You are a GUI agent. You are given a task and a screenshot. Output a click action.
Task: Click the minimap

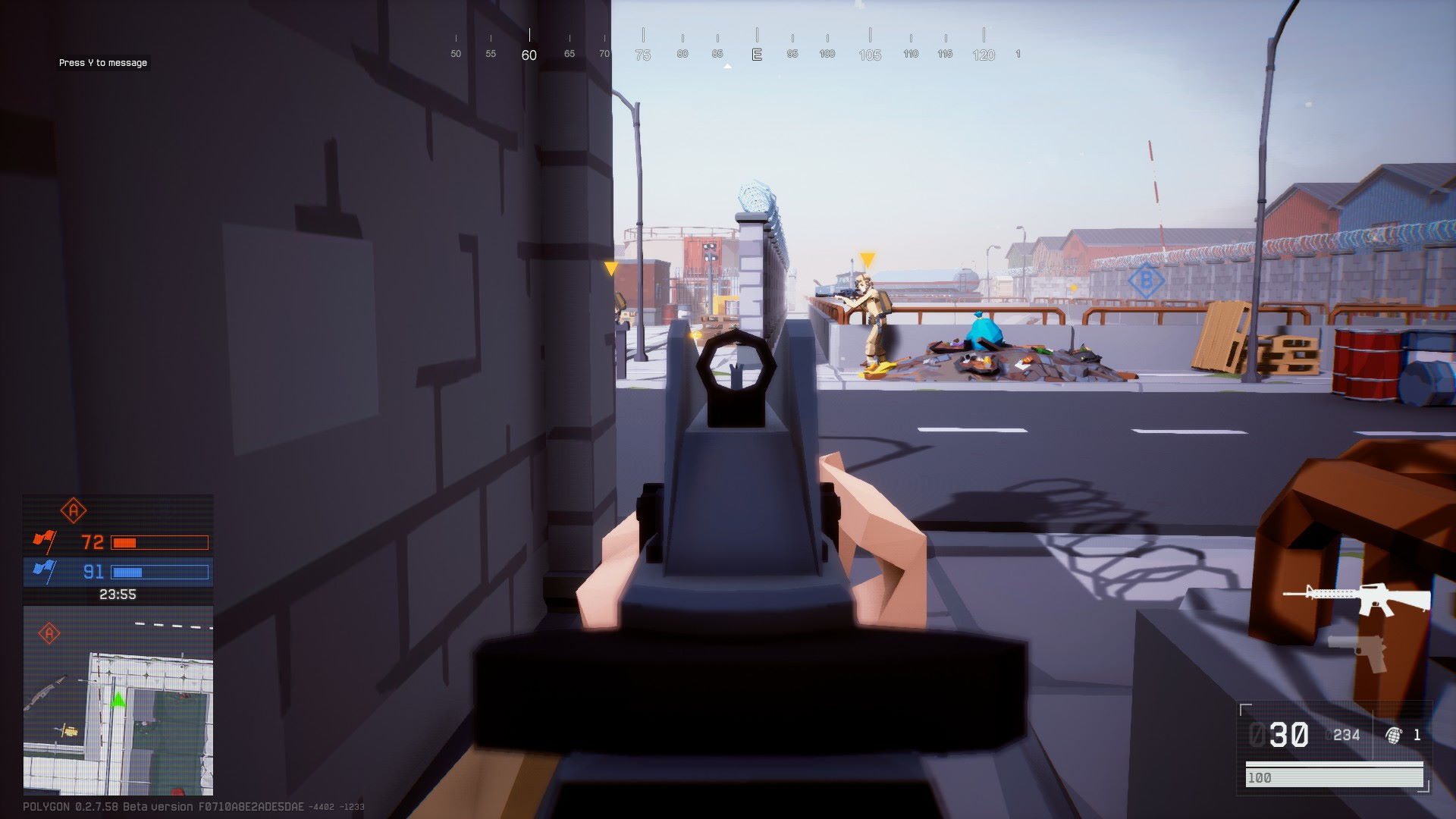(118, 701)
